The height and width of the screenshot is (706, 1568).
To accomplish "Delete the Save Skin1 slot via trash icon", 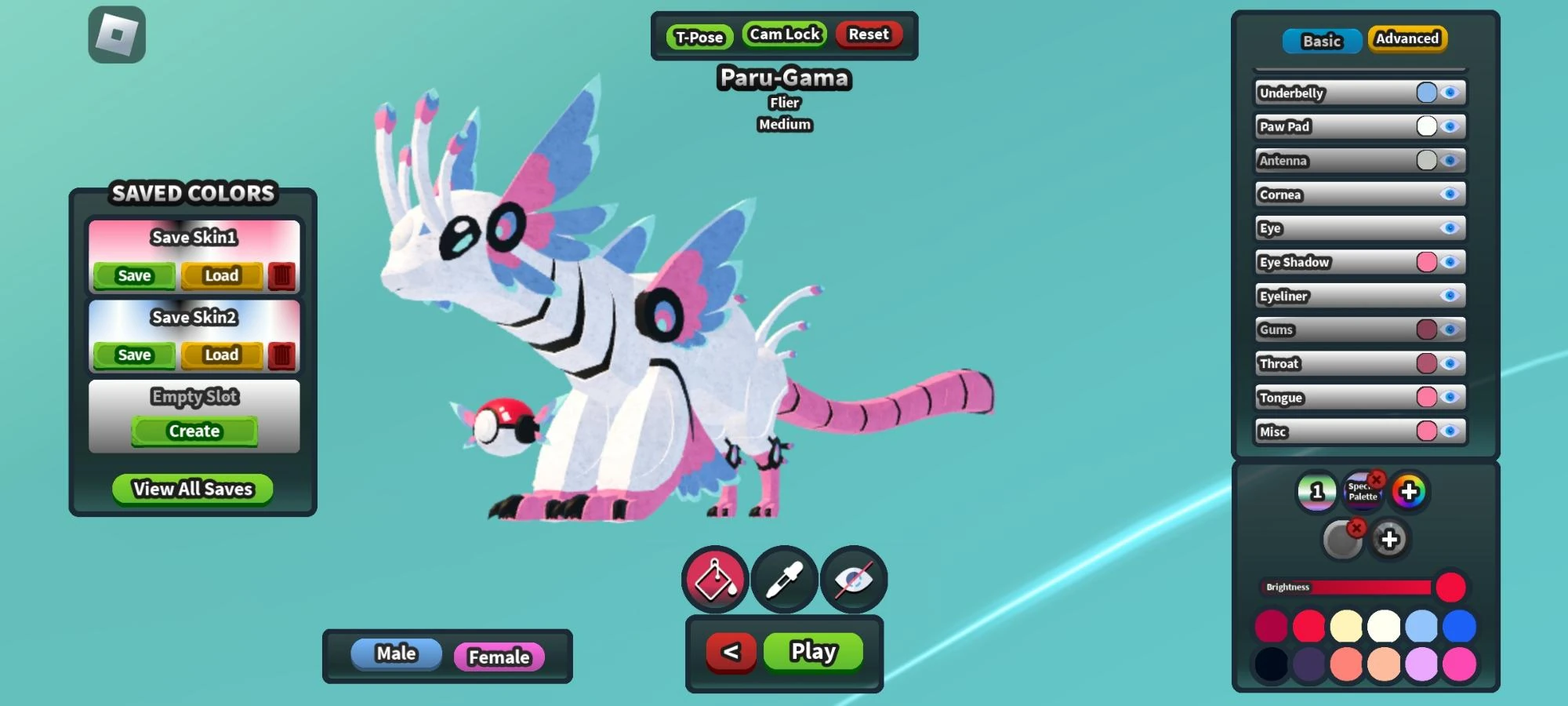I will (281, 275).
